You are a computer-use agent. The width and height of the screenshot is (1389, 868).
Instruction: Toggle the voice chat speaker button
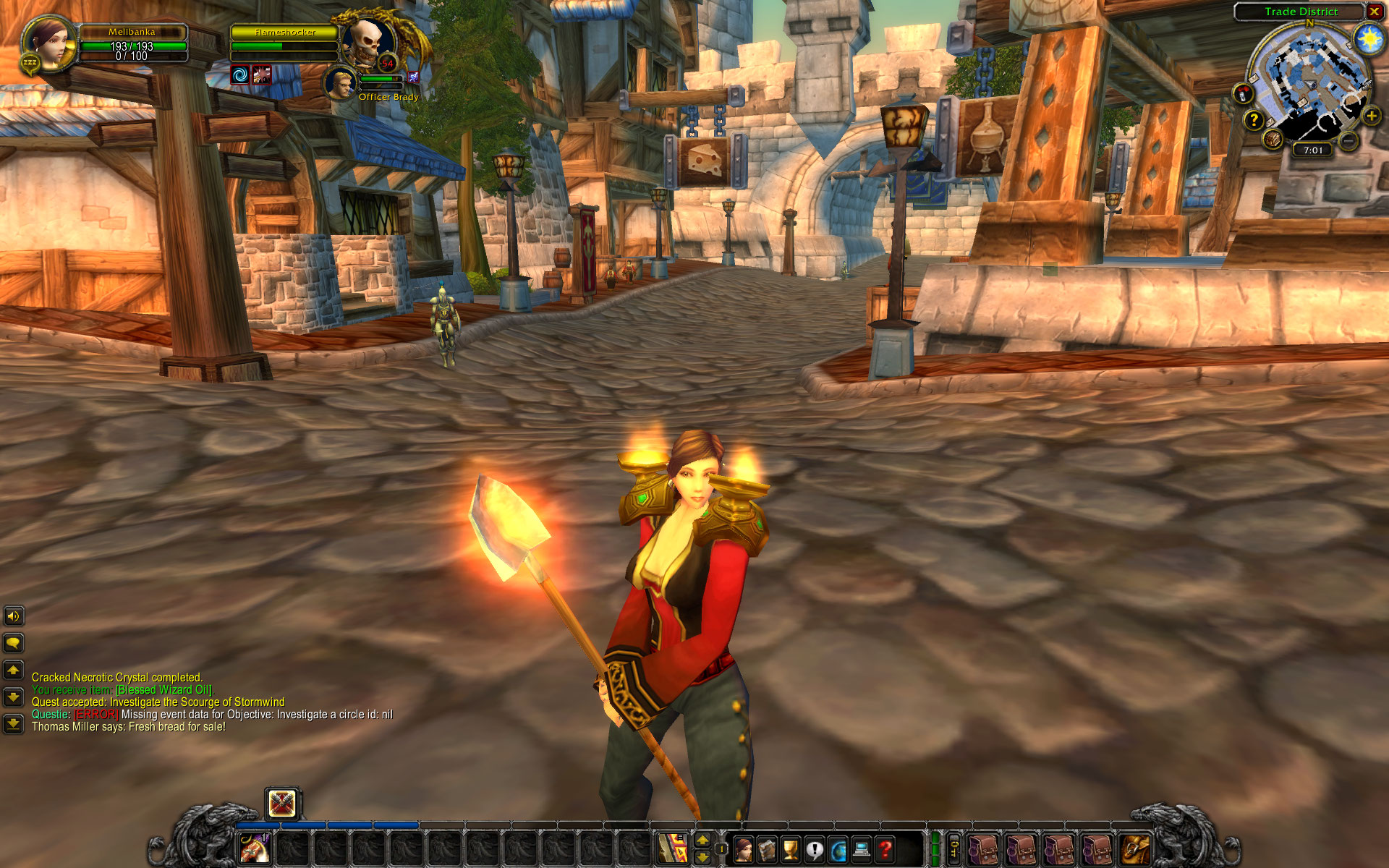pos(13,616)
